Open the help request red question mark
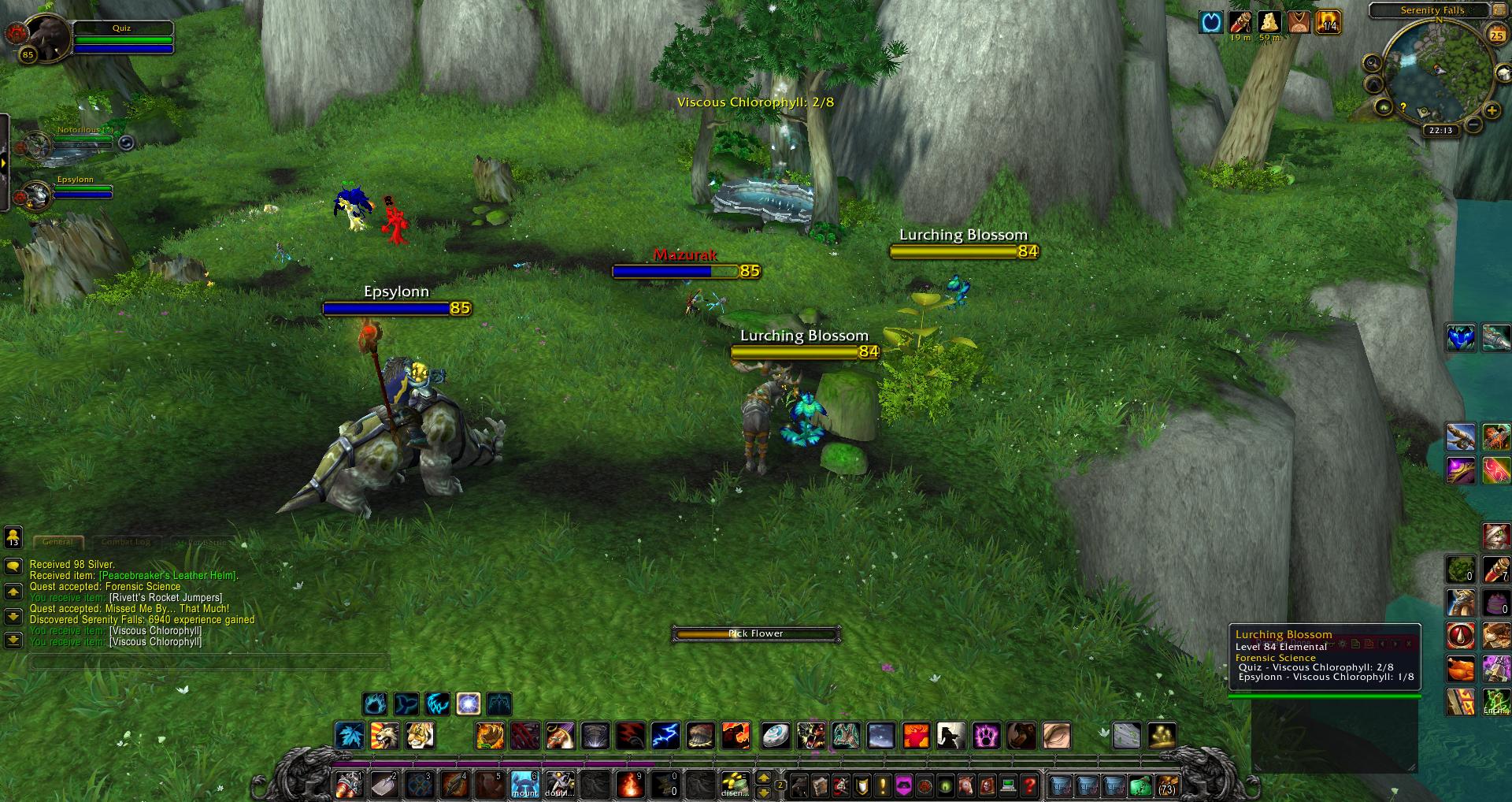The height and width of the screenshot is (802, 1512). pyautogui.click(x=1028, y=785)
